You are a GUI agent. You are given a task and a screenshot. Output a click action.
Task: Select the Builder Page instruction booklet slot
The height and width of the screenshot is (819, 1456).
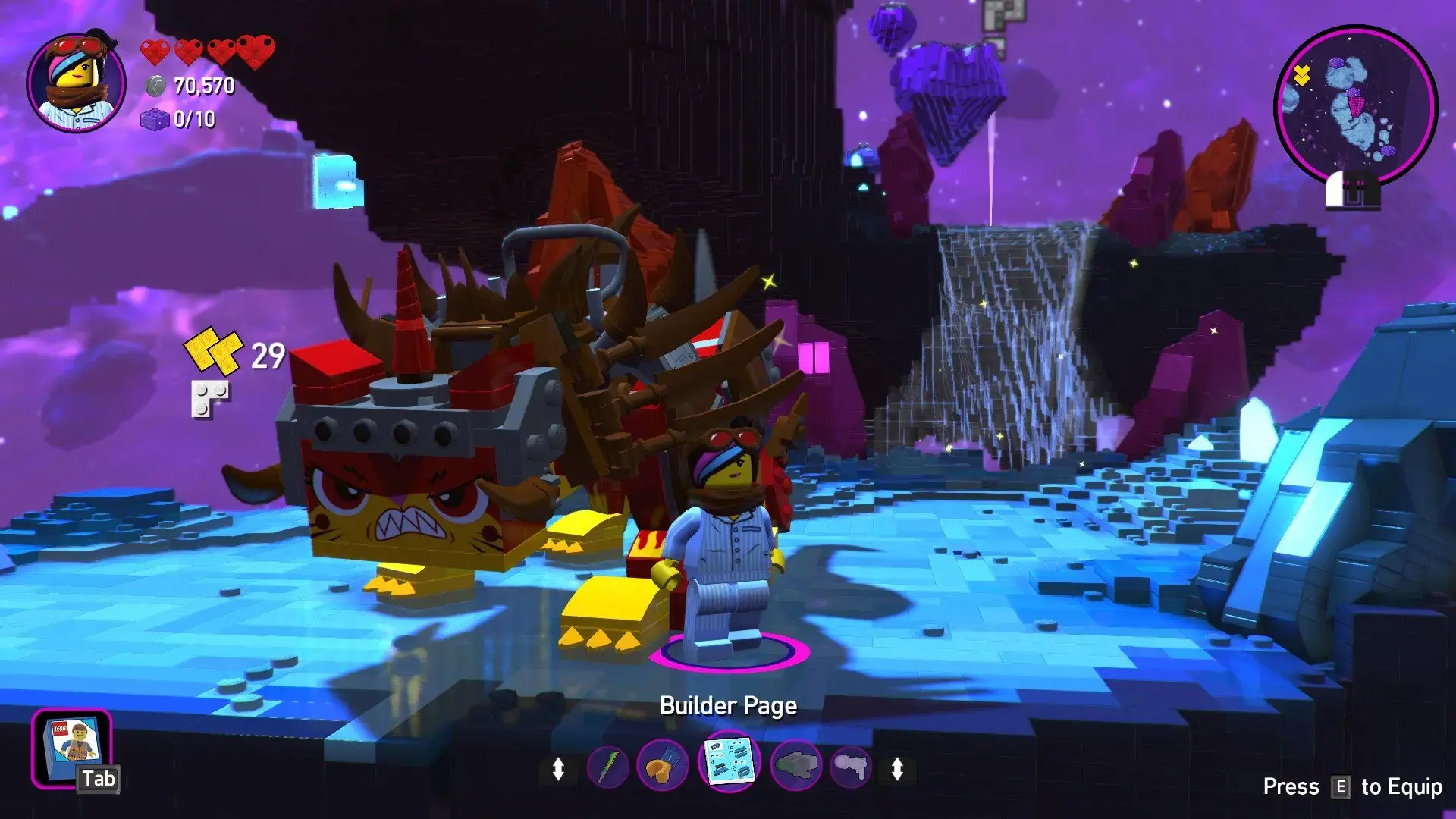(x=729, y=761)
